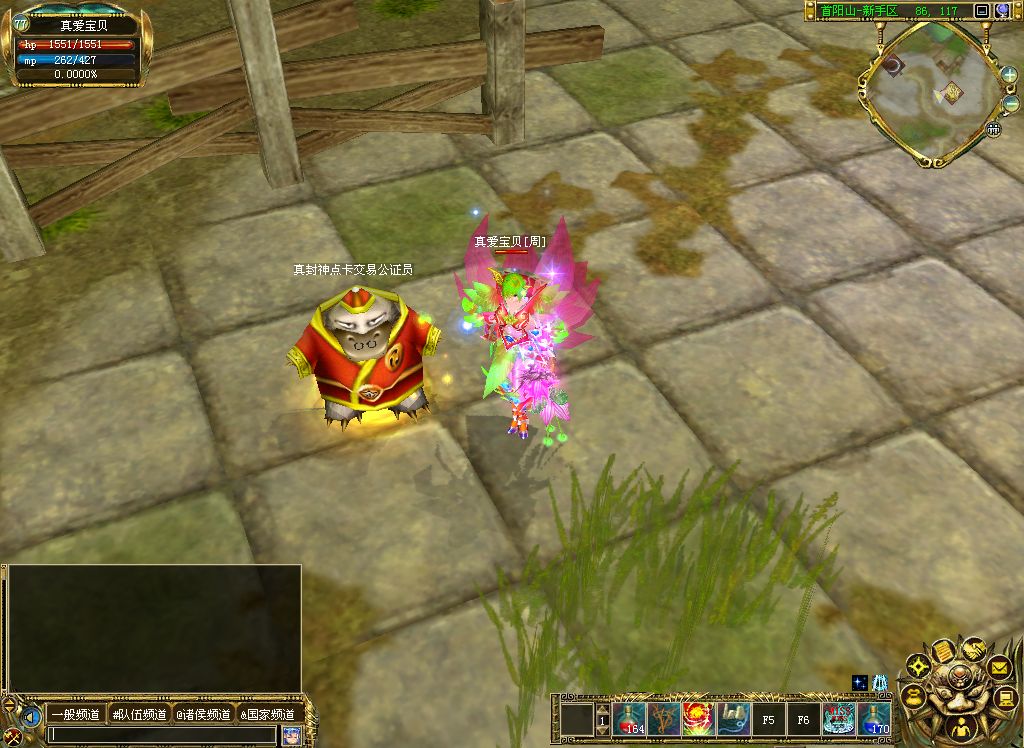The width and height of the screenshot is (1024, 748).
Task: Toggle the blue speaker sound button
Action: tap(32, 717)
